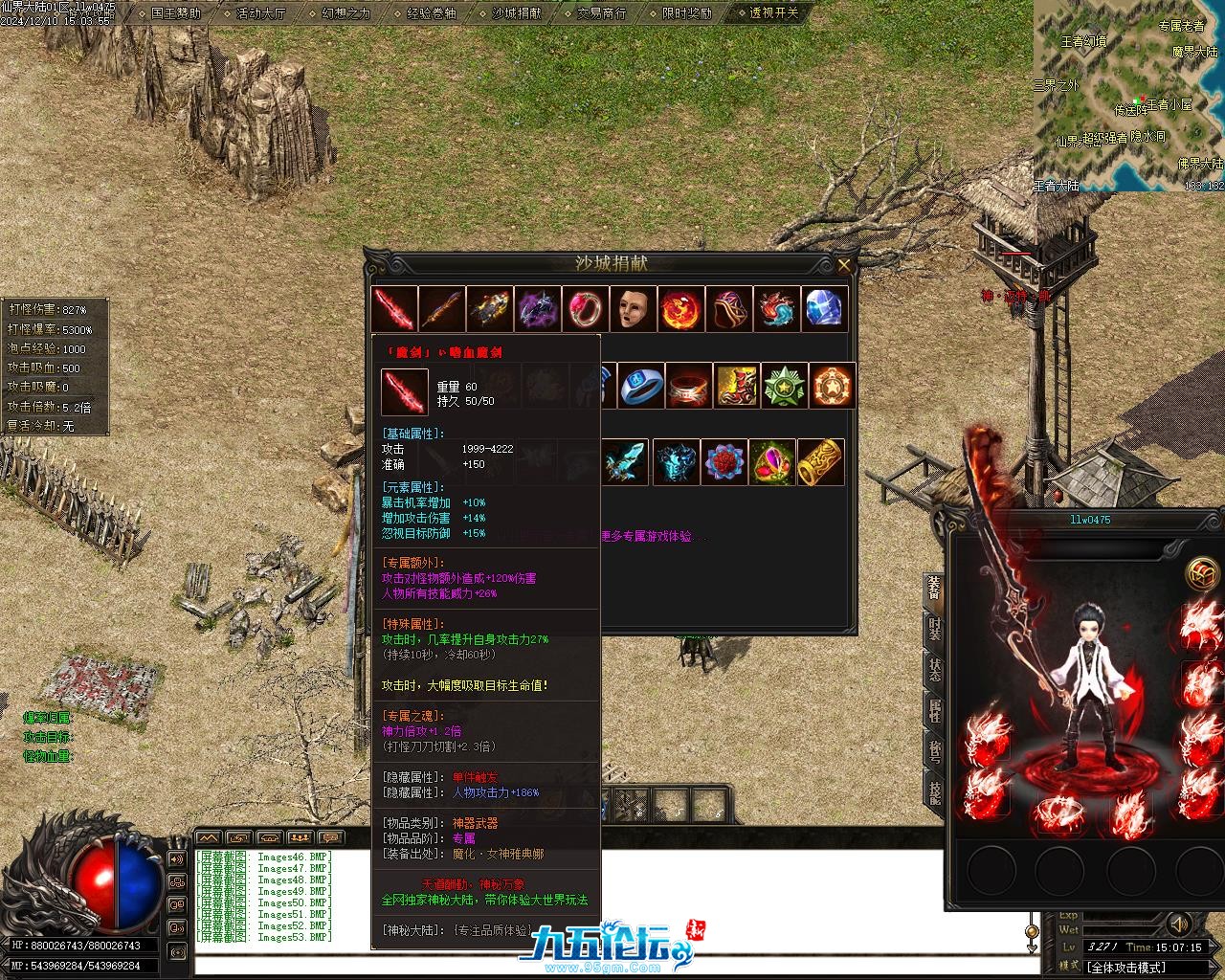1225x980 pixels.
Task: Toggle the sound speaker button
Action: coord(1179,924)
